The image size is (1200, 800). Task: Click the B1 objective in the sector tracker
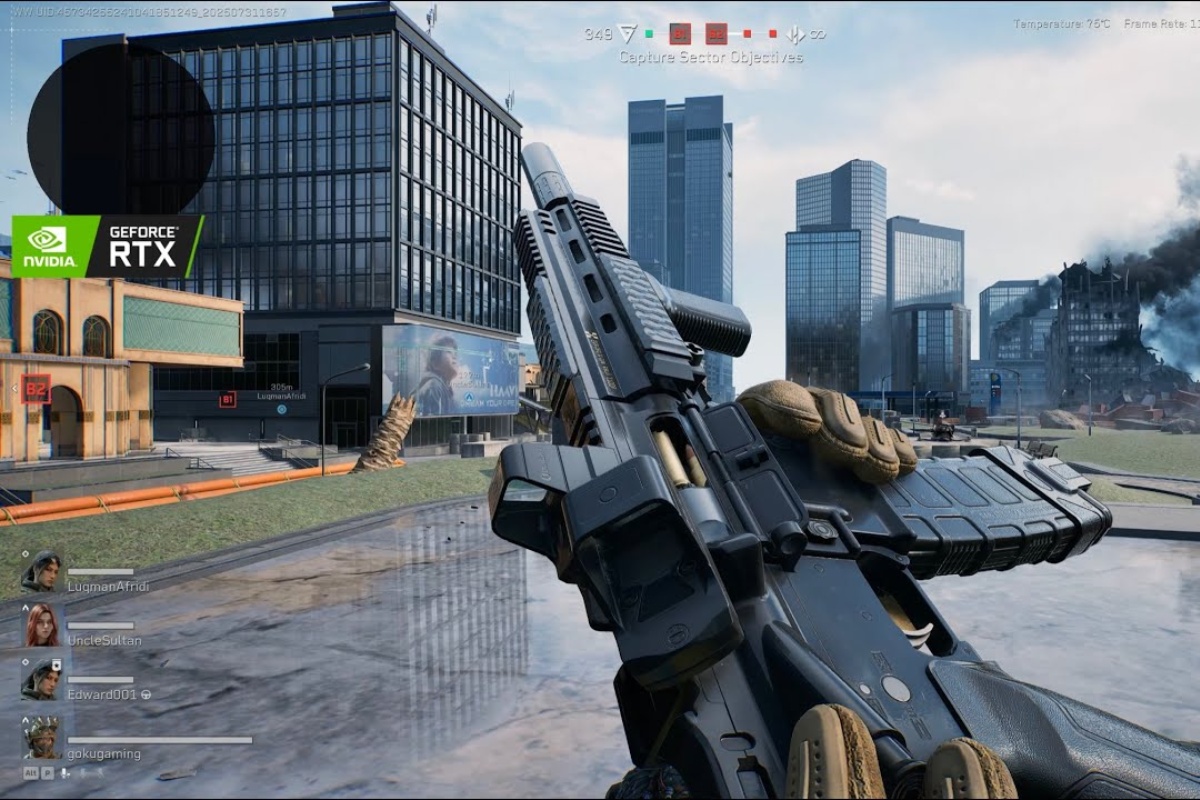tap(680, 34)
